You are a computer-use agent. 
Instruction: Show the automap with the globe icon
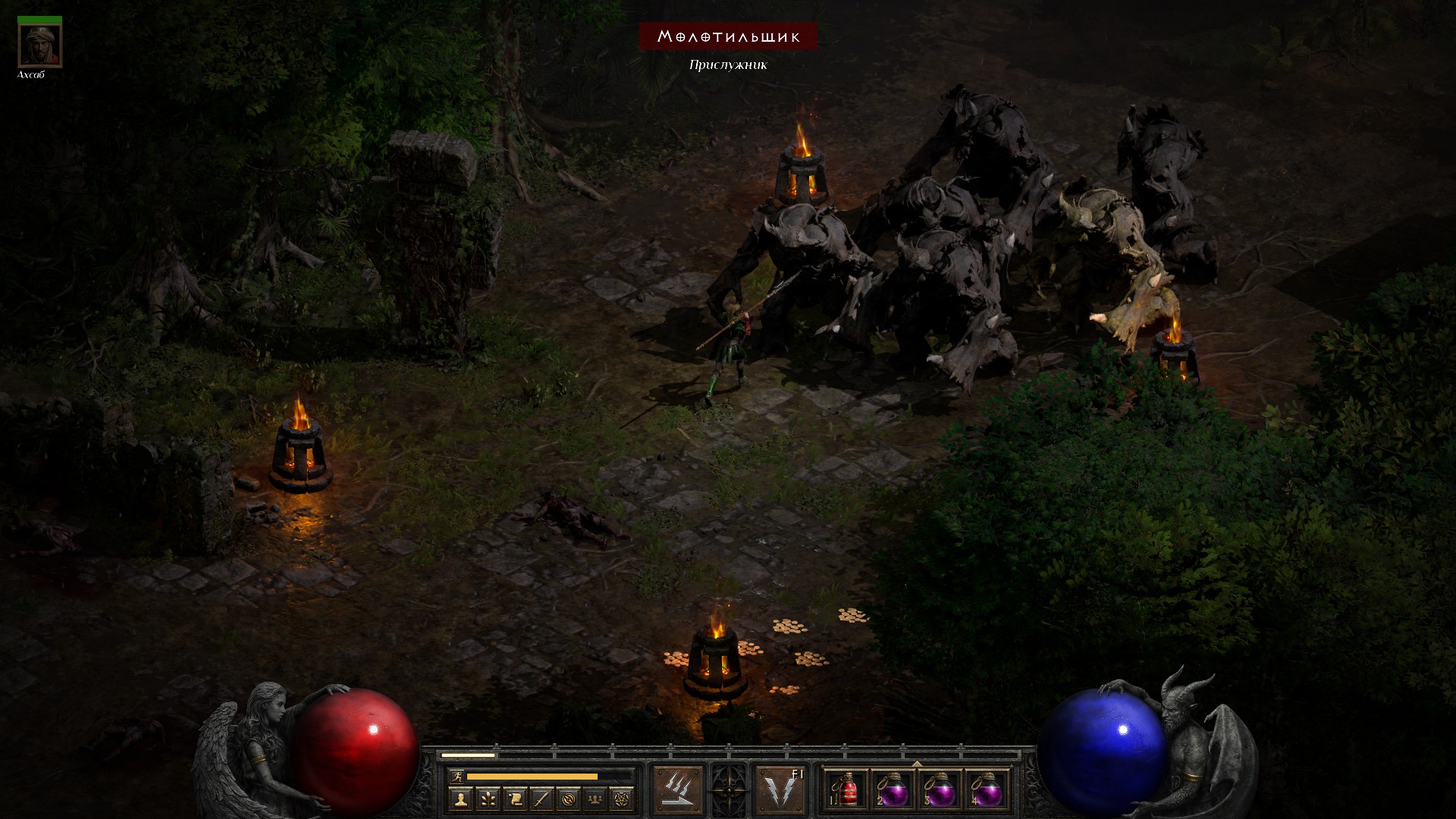568,799
